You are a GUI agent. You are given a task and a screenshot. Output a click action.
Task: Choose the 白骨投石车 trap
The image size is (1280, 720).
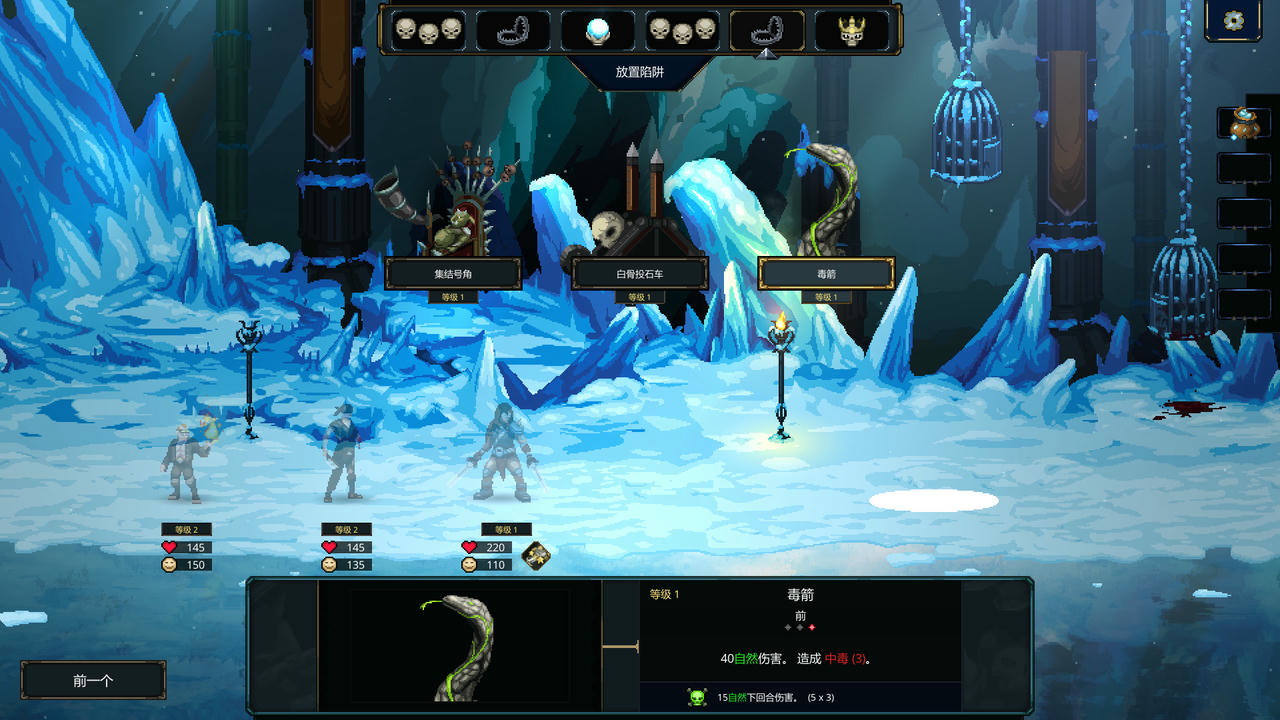click(640, 273)
